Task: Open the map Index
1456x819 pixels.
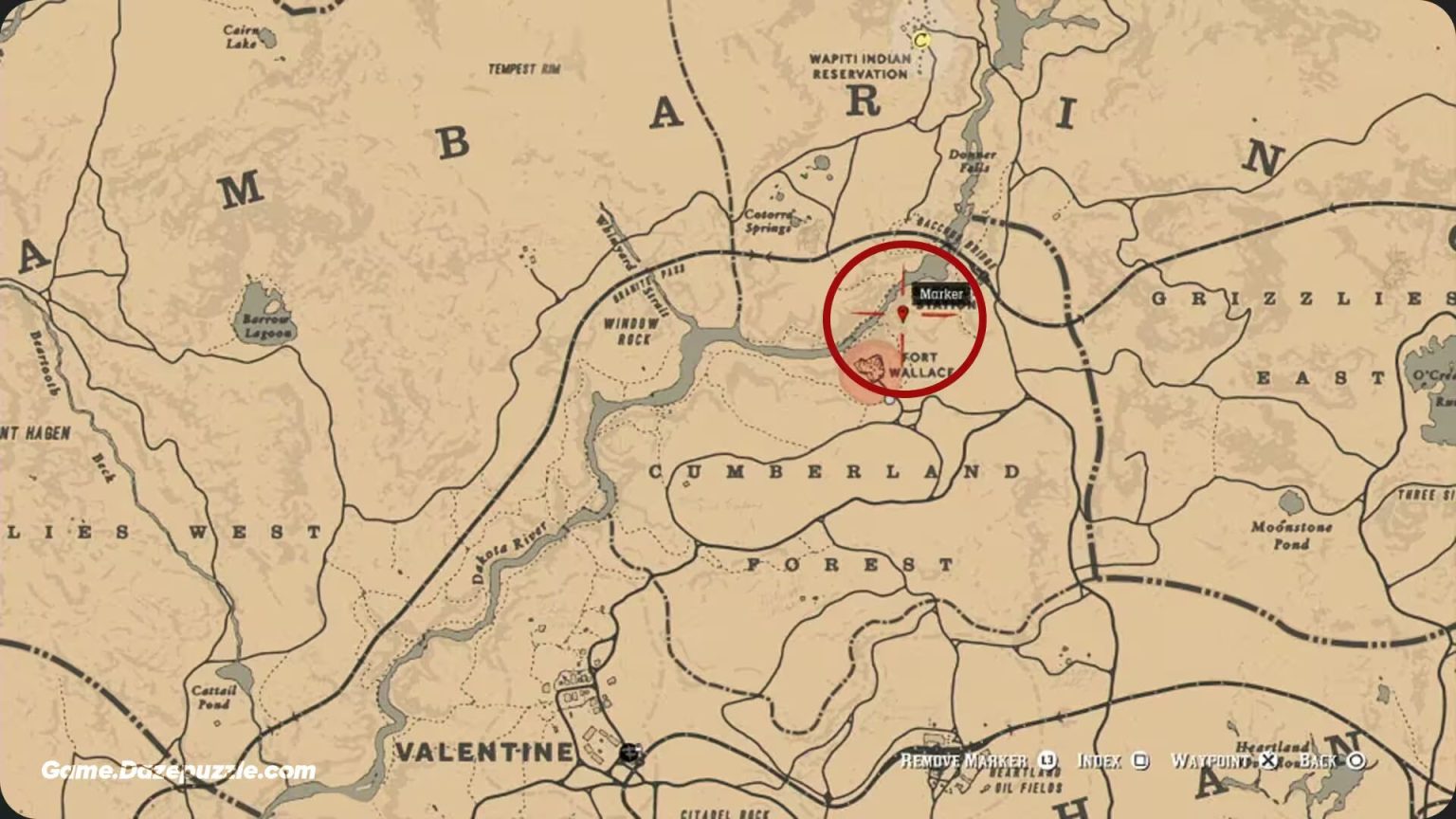Action: pyautogui.click(x=1099, y=759)
